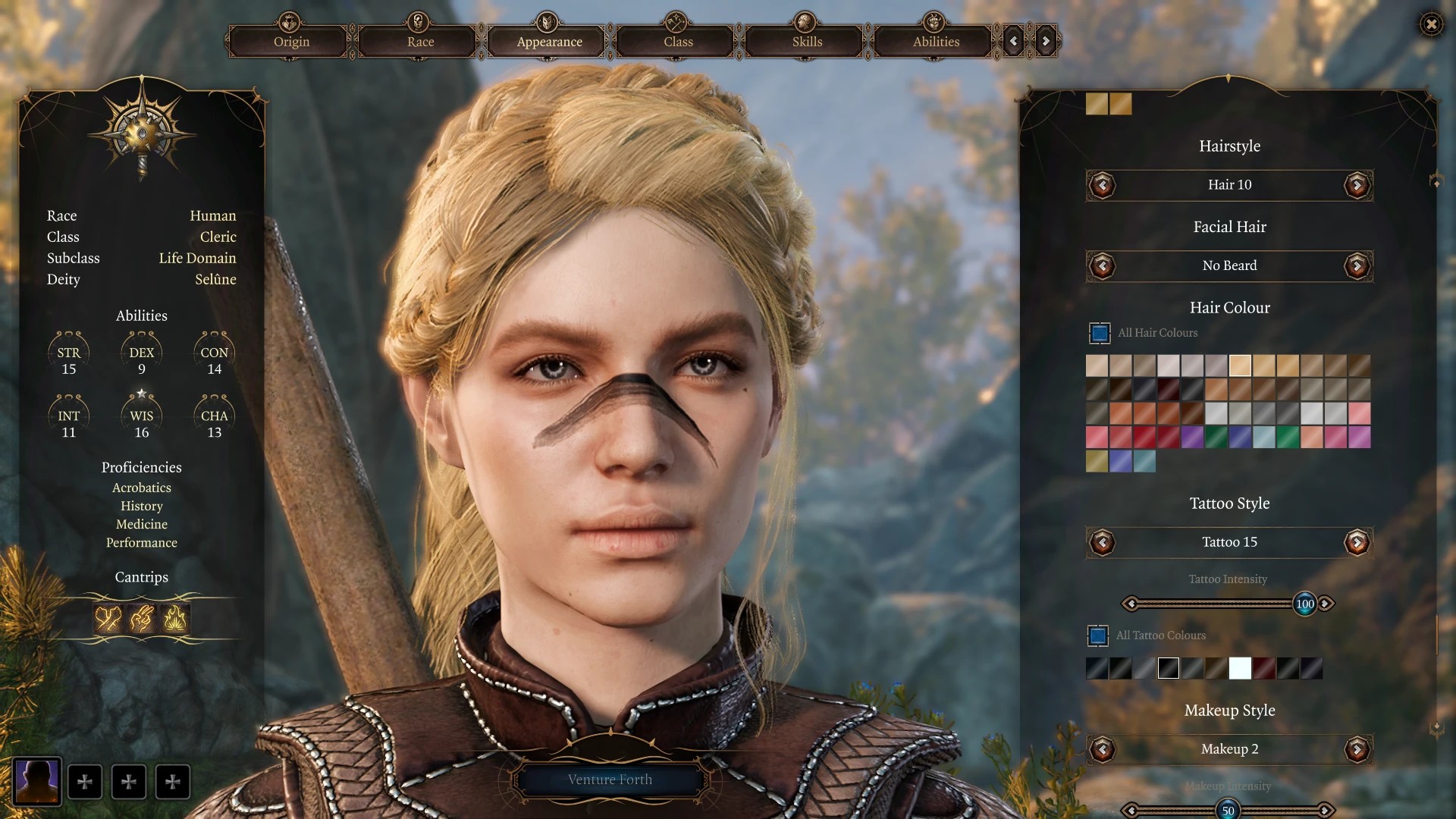Select the character portrait thumbnail
This screenshot has width=1456, height=819.
tap(37, 781)
